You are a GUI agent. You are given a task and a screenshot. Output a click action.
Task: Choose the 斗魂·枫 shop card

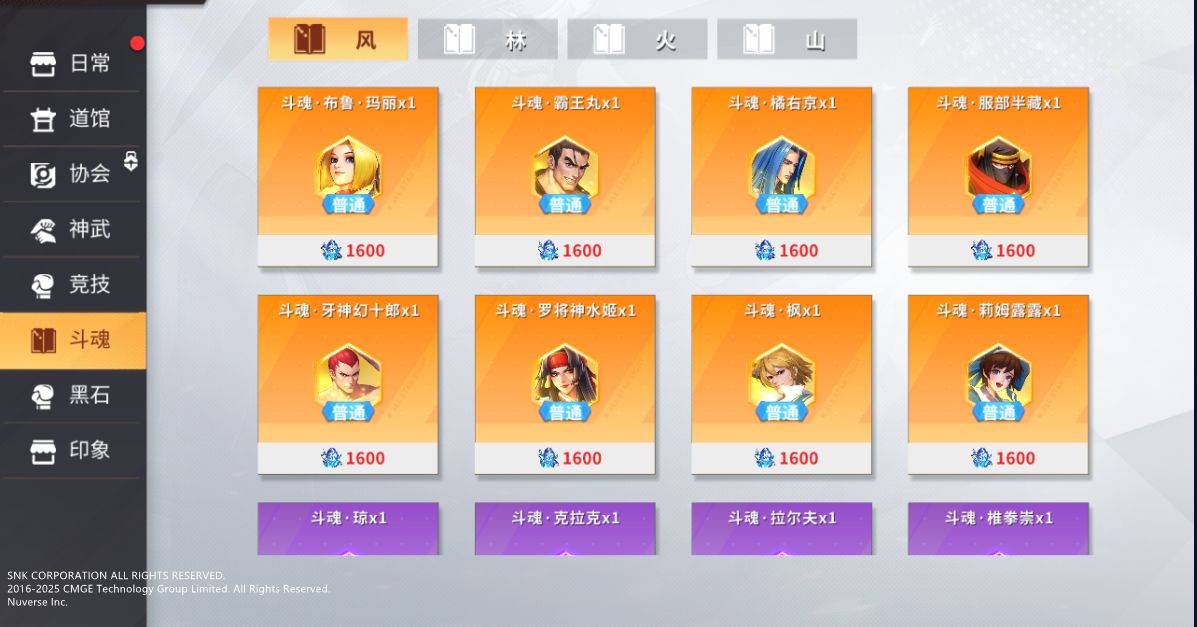[x=782, y=385]
